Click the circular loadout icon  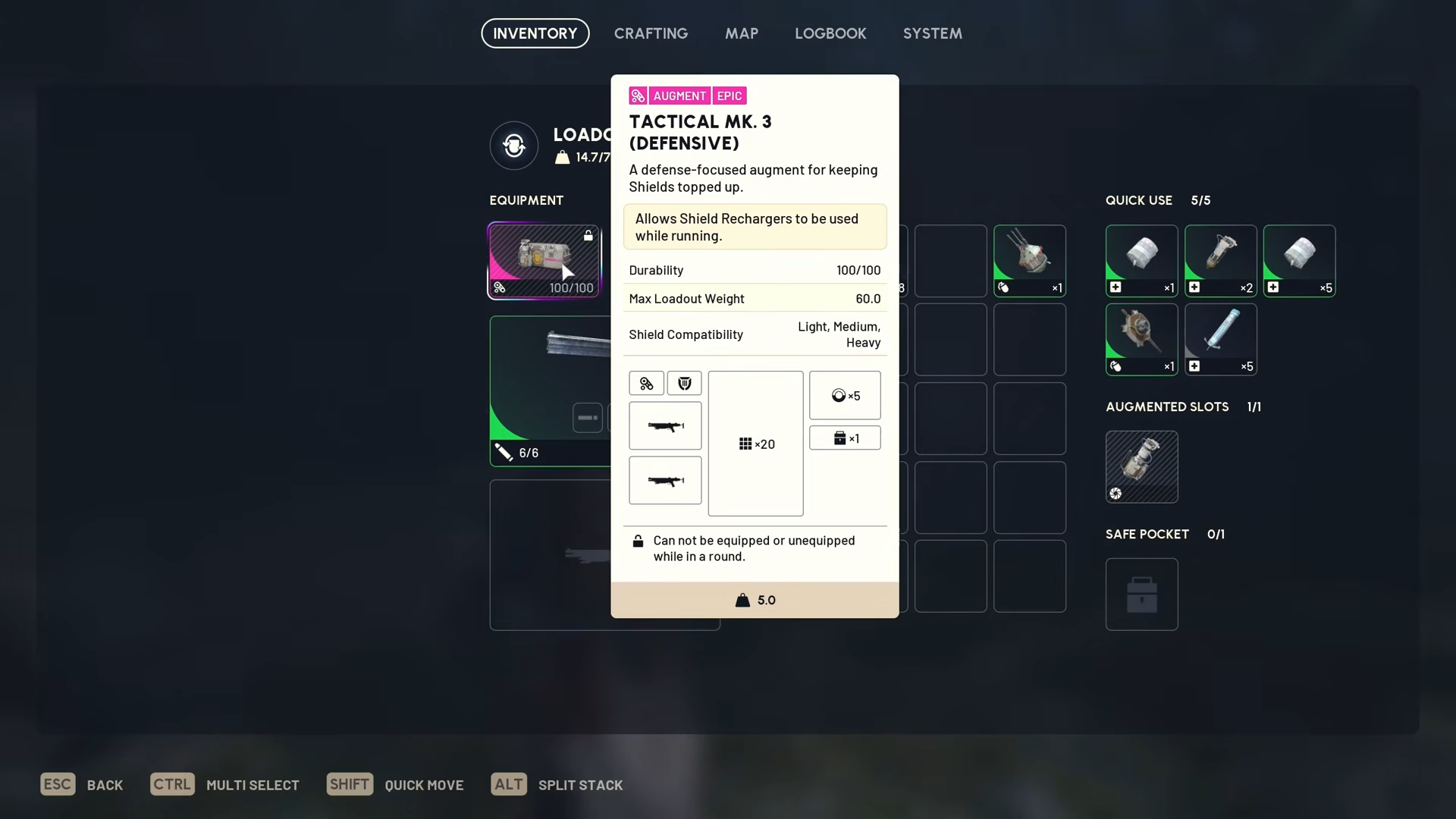[513, 145]
